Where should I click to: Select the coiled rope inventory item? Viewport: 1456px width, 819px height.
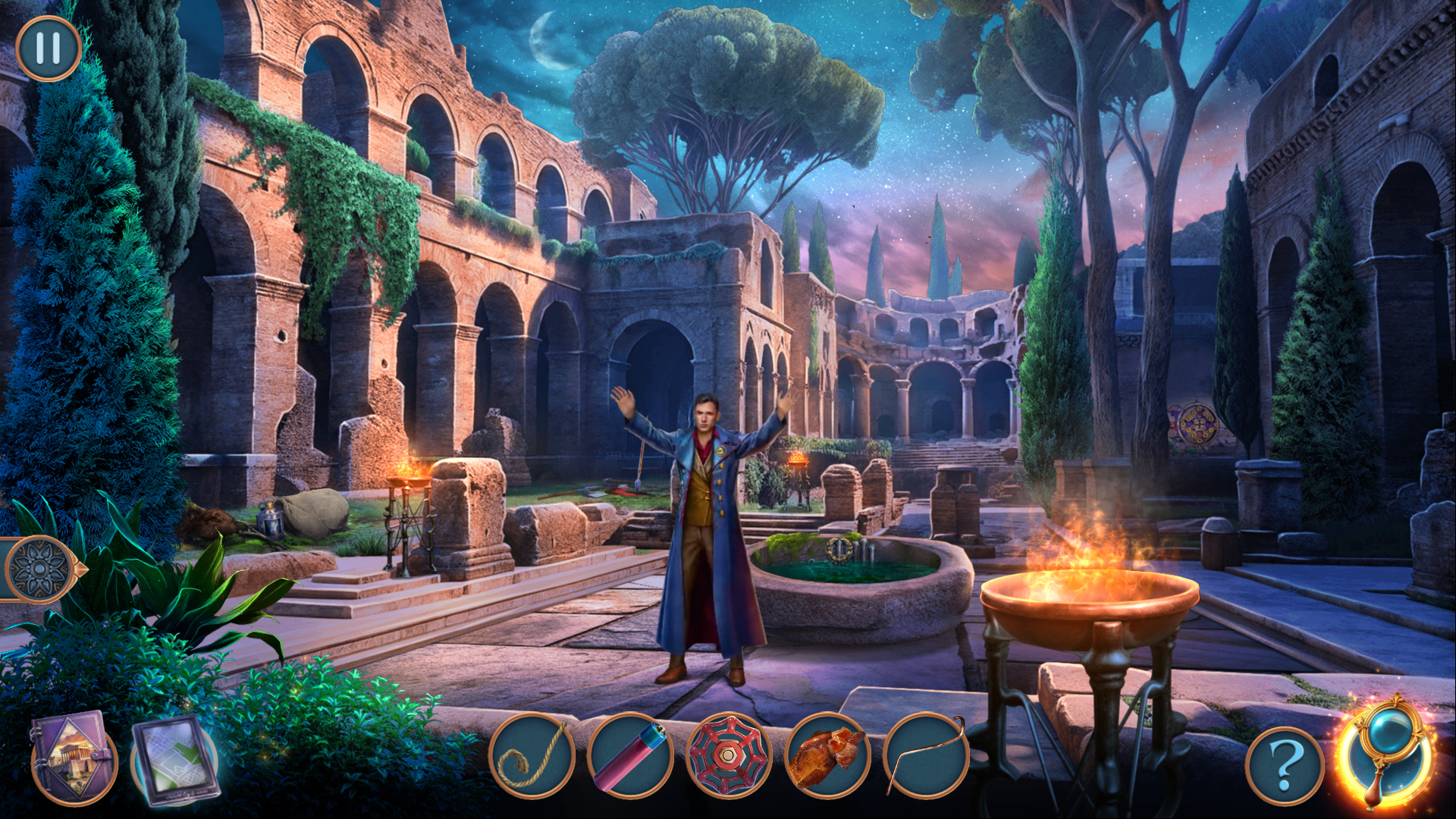pos(532,756)
